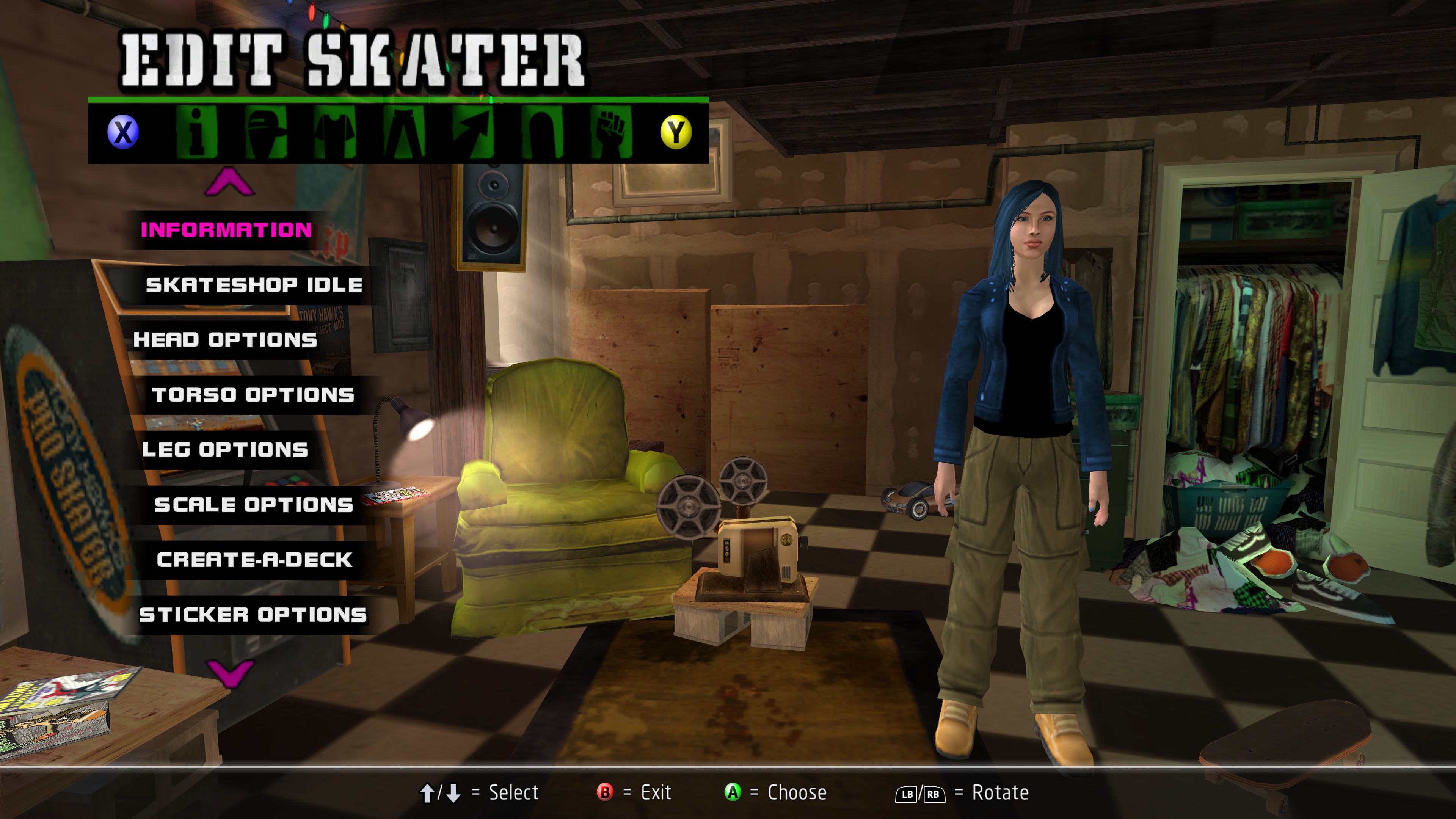Select Scale Options in the menu

click(x=254, y=504)
